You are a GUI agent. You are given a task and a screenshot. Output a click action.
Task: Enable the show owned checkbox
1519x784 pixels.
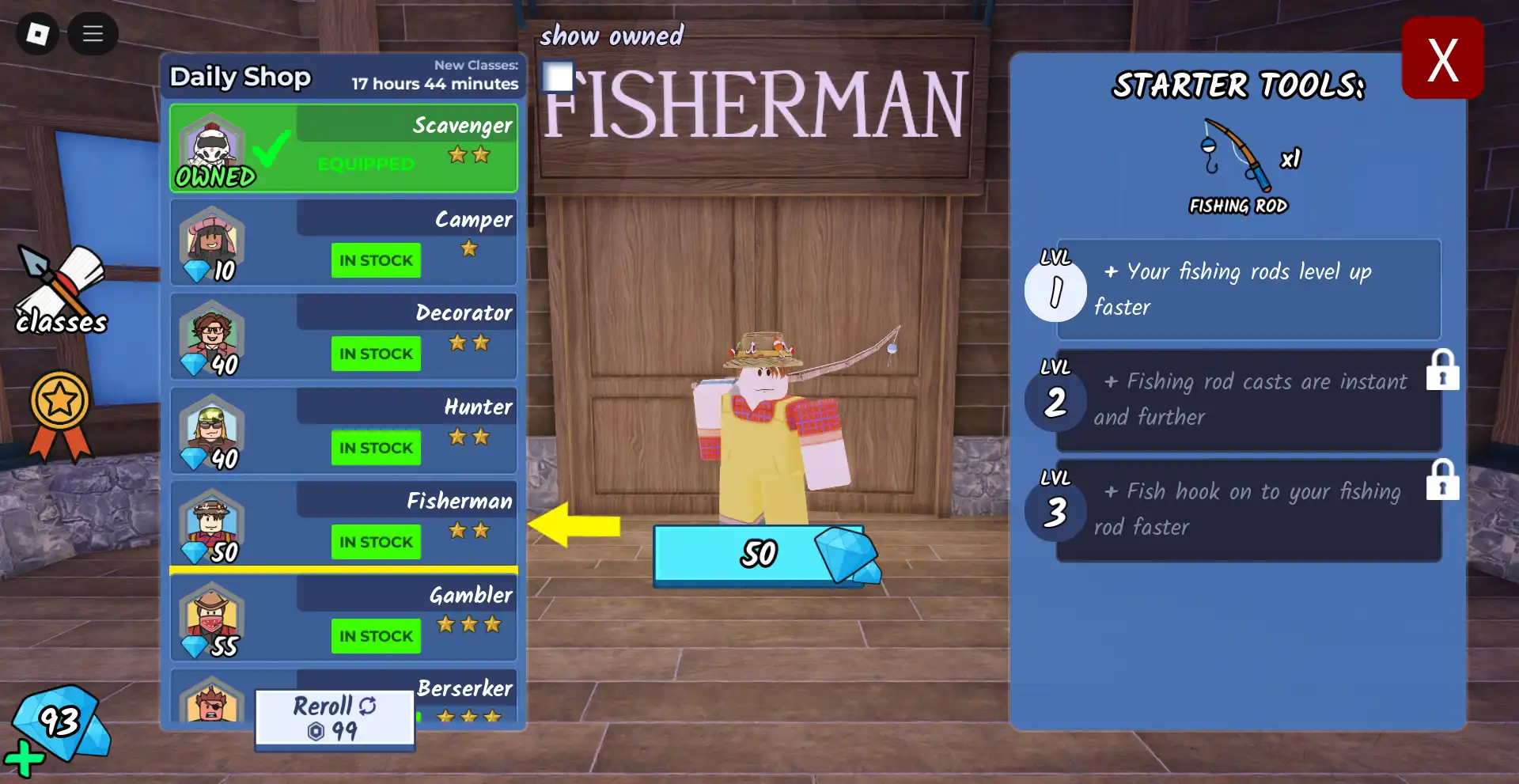559,77
